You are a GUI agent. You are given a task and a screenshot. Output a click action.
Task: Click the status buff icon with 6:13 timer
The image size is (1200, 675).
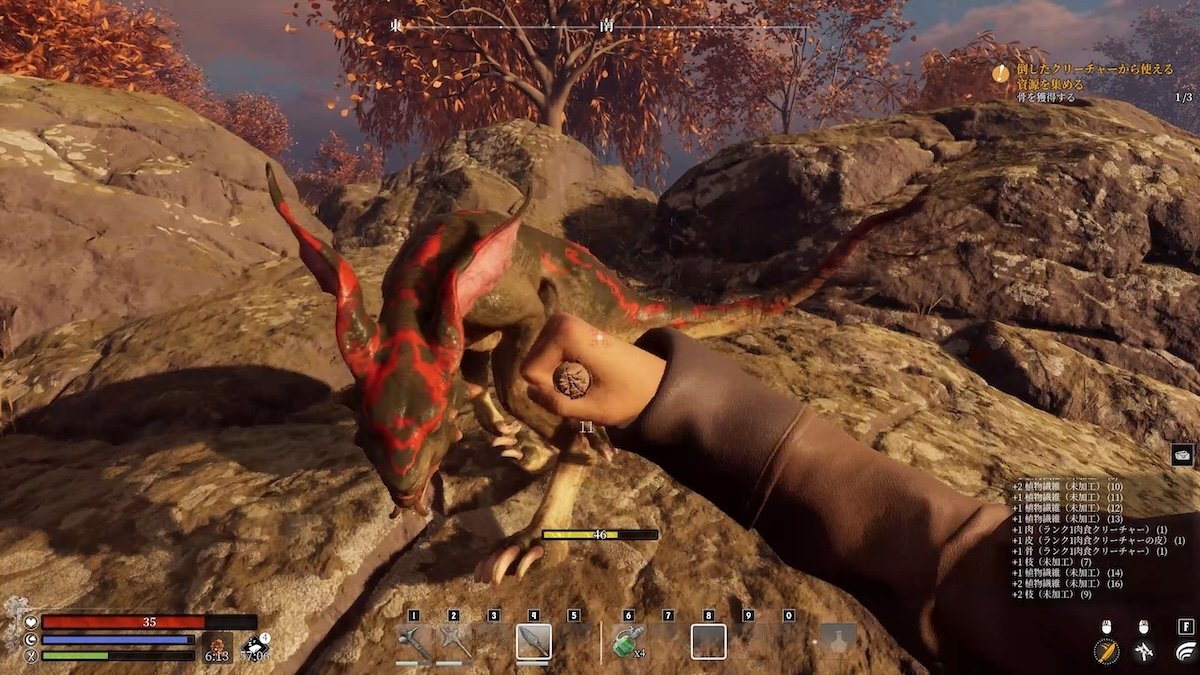[x=216, y=646]
